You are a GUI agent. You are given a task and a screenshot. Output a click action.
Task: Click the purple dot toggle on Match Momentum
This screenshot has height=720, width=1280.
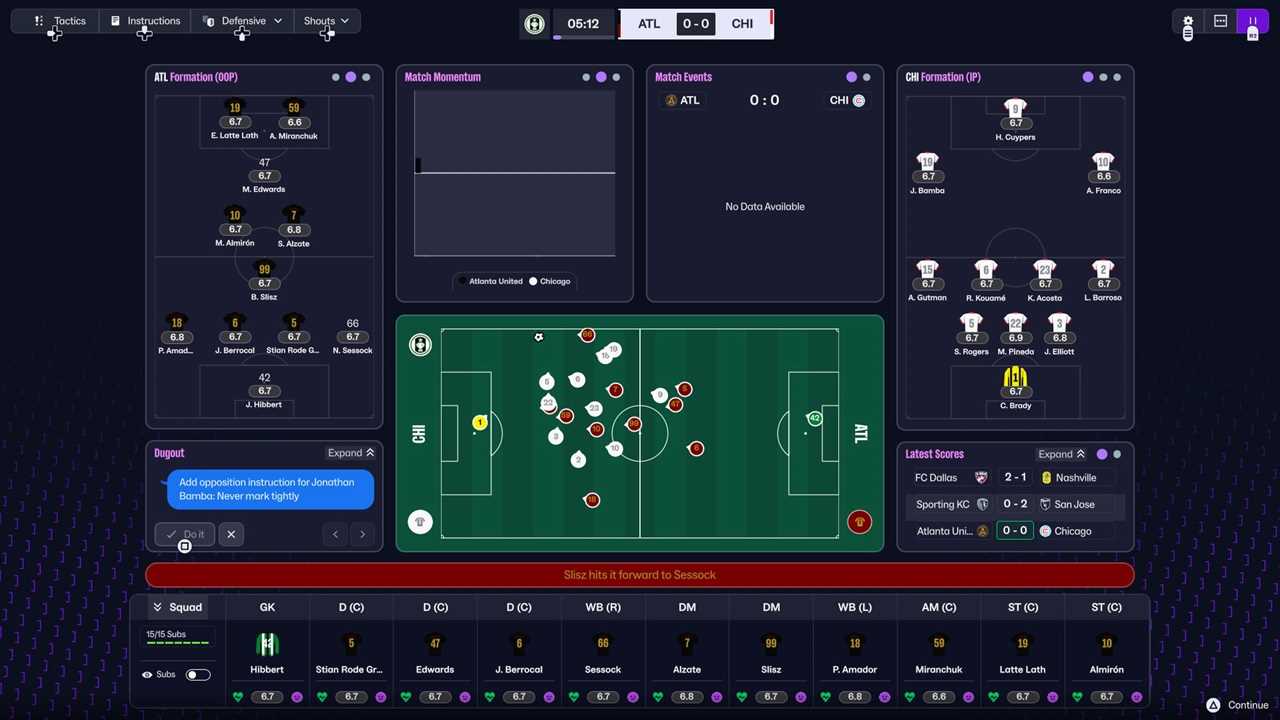601,77
